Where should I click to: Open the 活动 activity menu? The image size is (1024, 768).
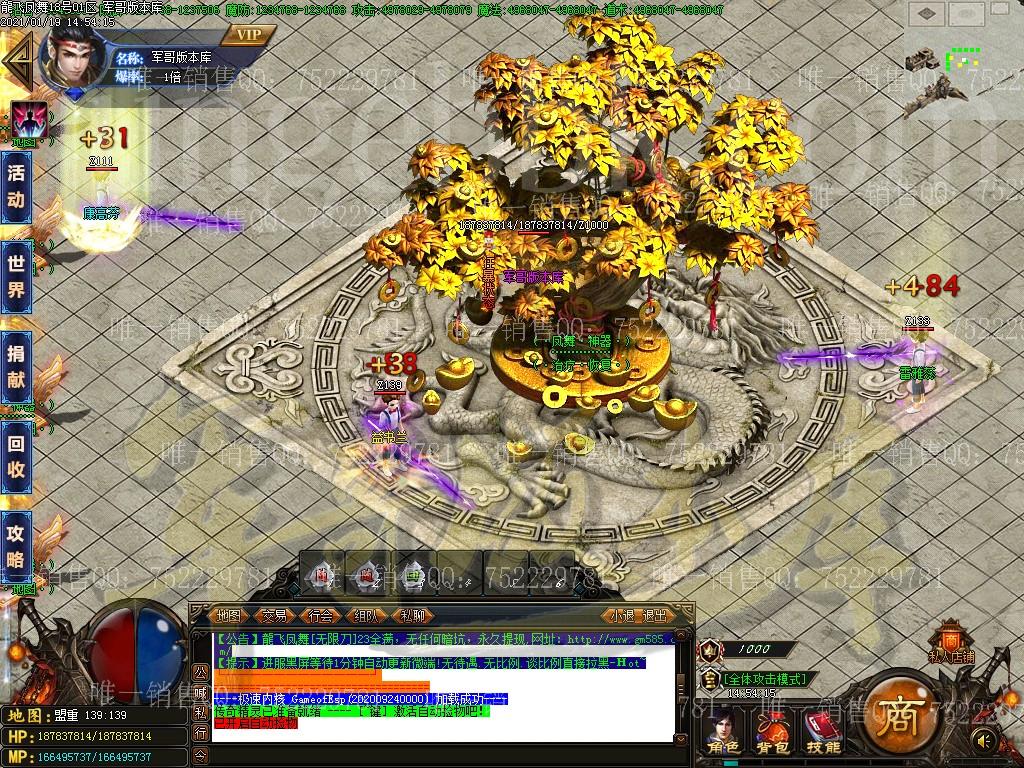click(x=16, y=186)
